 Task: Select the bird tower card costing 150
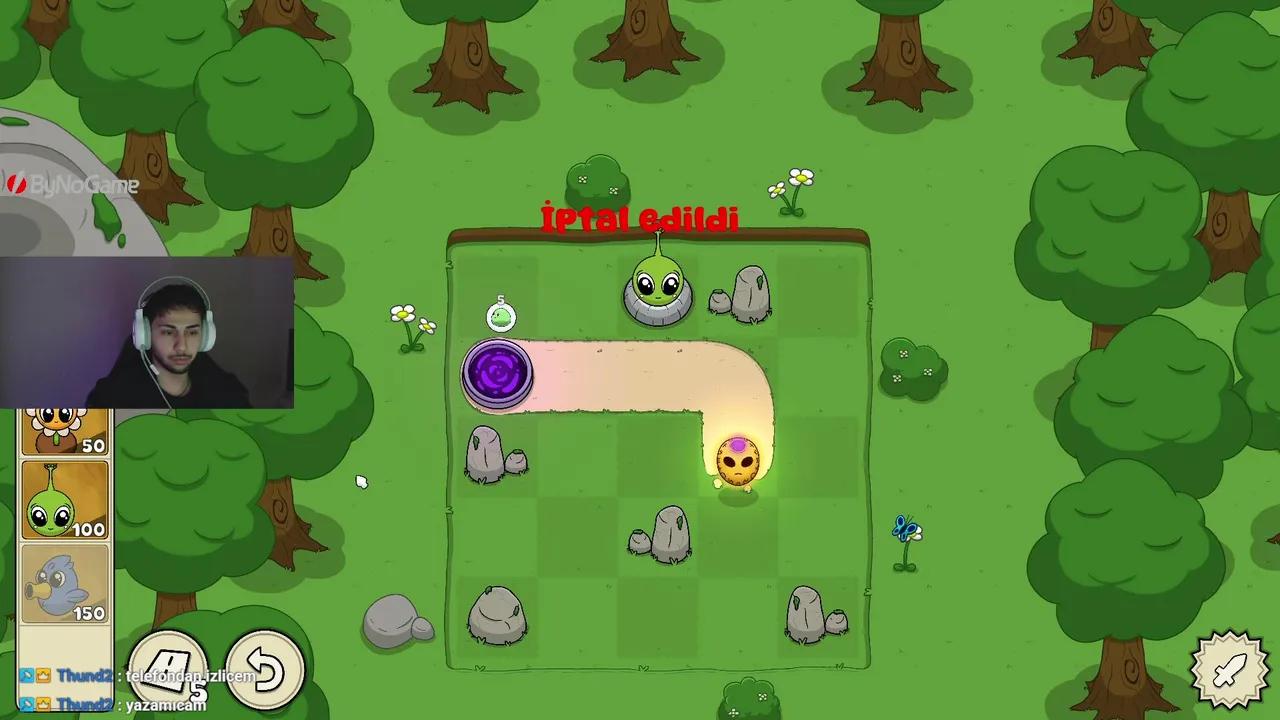tap(64, 585)
